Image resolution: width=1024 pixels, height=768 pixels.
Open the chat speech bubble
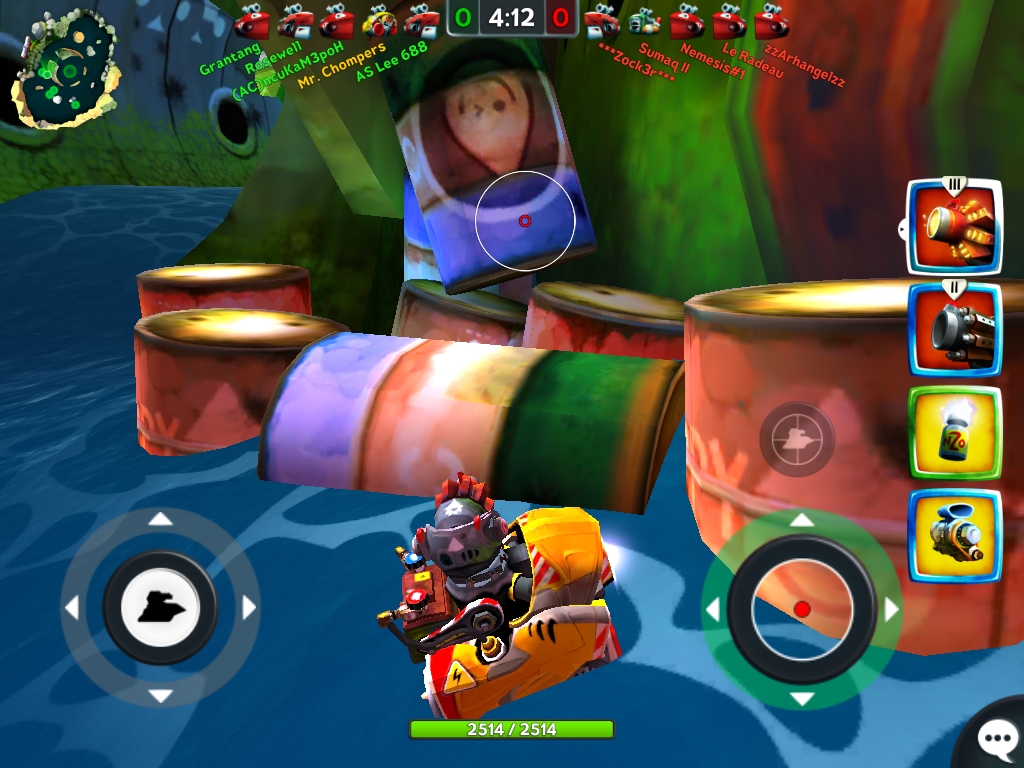(x=995, y=739)
